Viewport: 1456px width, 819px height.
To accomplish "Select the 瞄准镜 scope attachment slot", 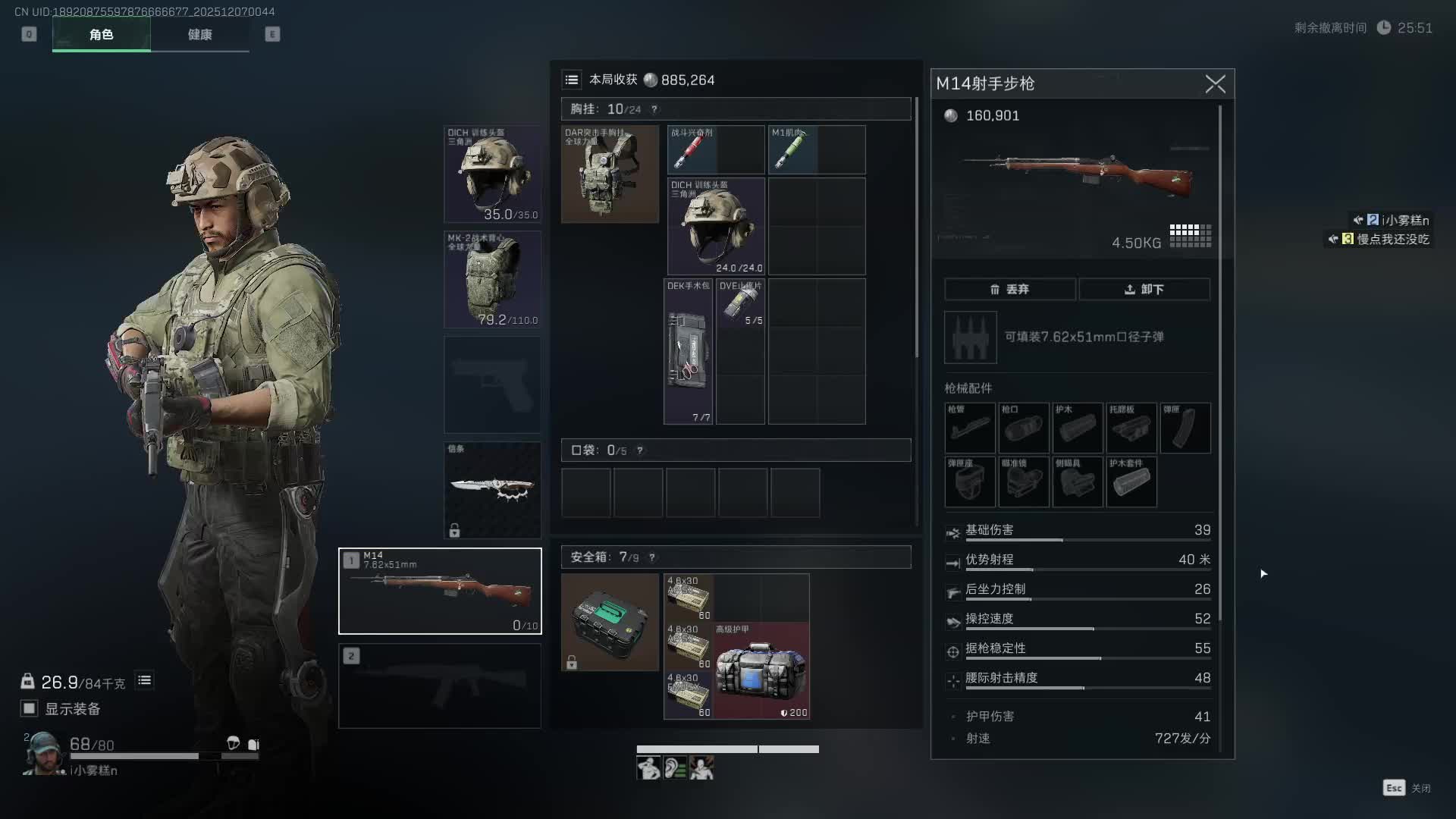I will click(x=1024, y=482).
